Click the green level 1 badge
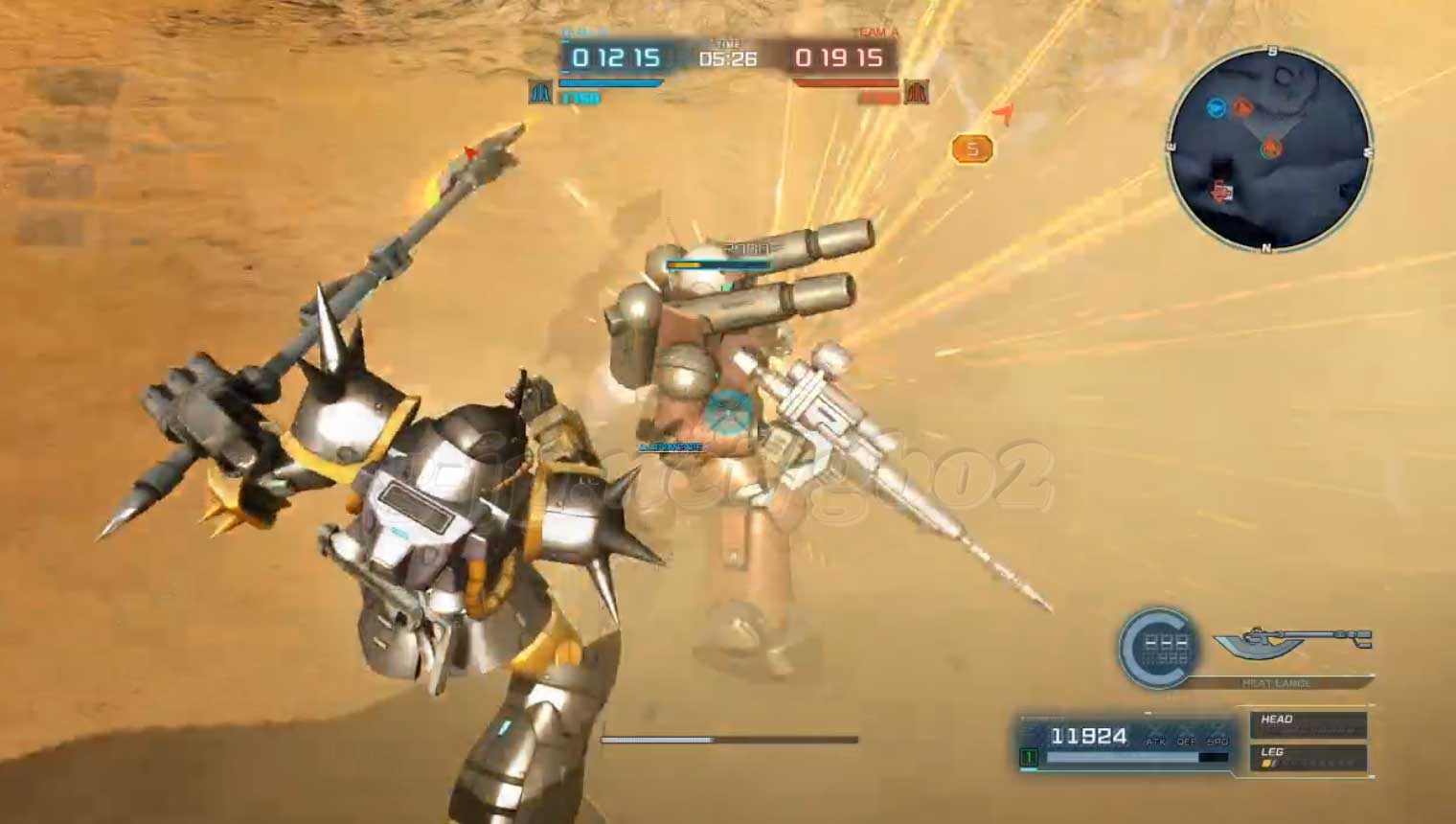Screen dimensions: 1456x824 [x=1029, y=757]
